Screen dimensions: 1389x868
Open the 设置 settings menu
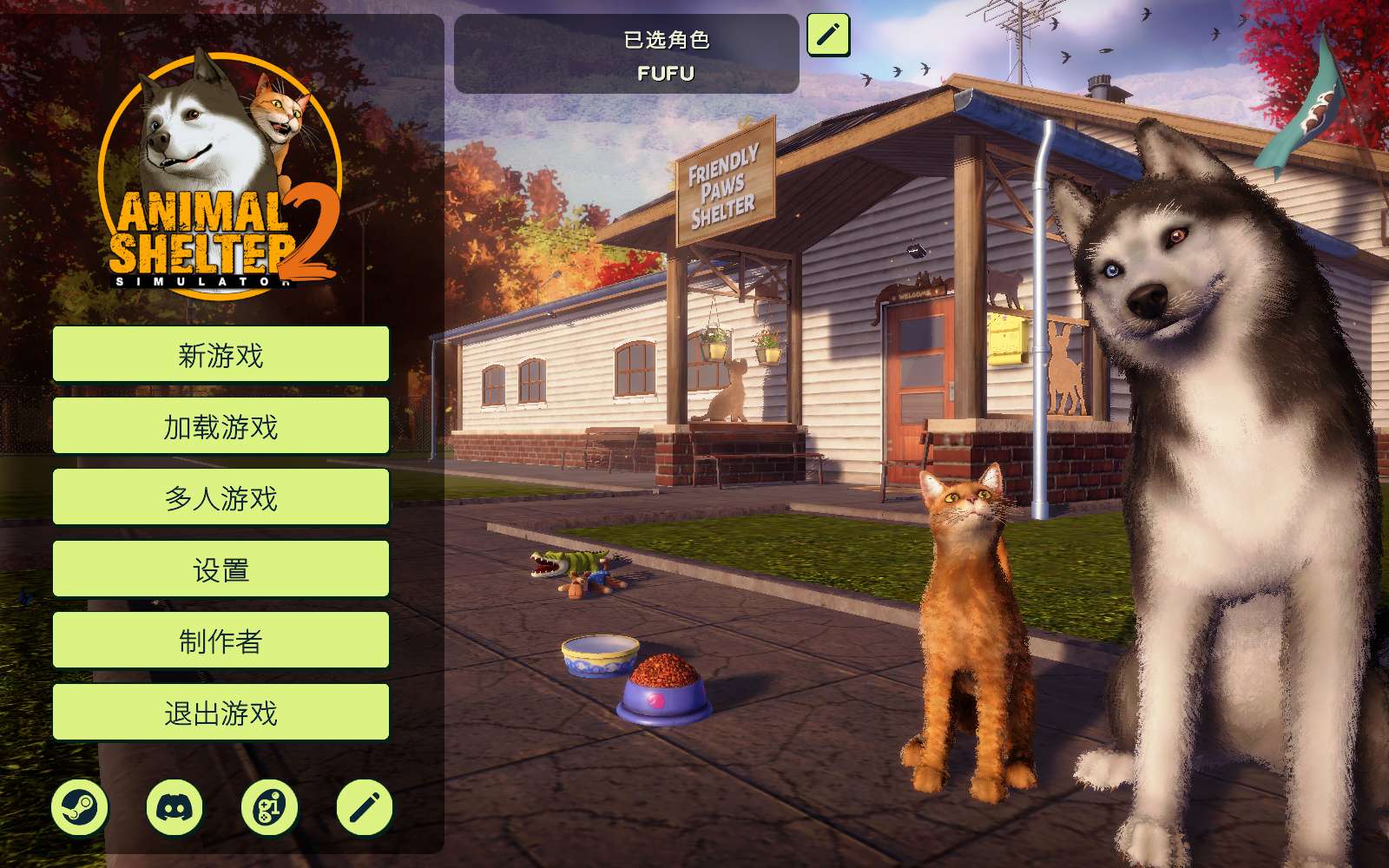point(221,569)
